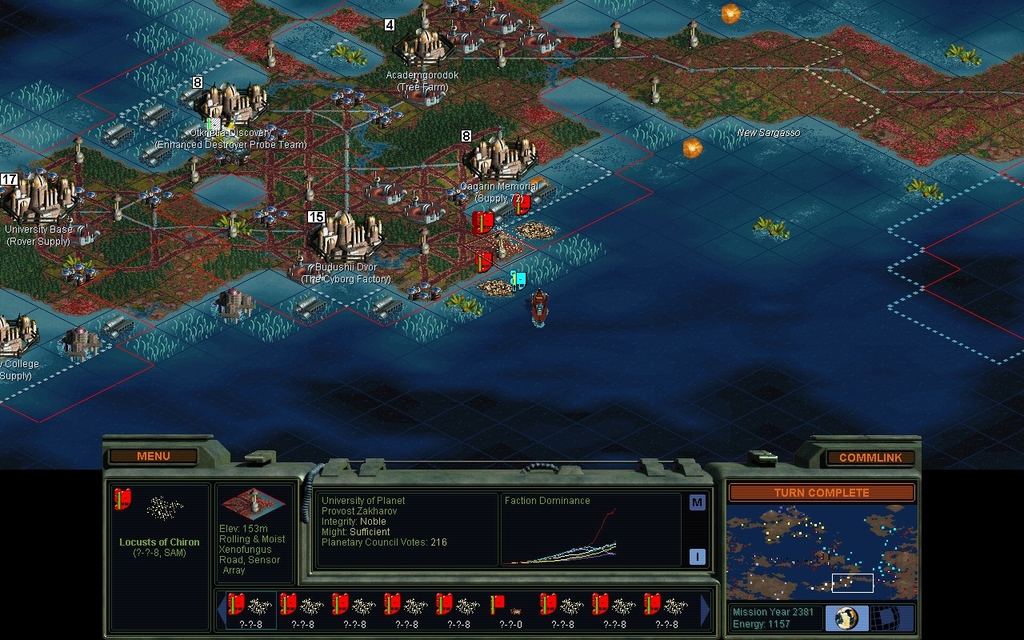The image size is (1024, 640).
Task: Open the MENU button
Action: tap(153, 456)
